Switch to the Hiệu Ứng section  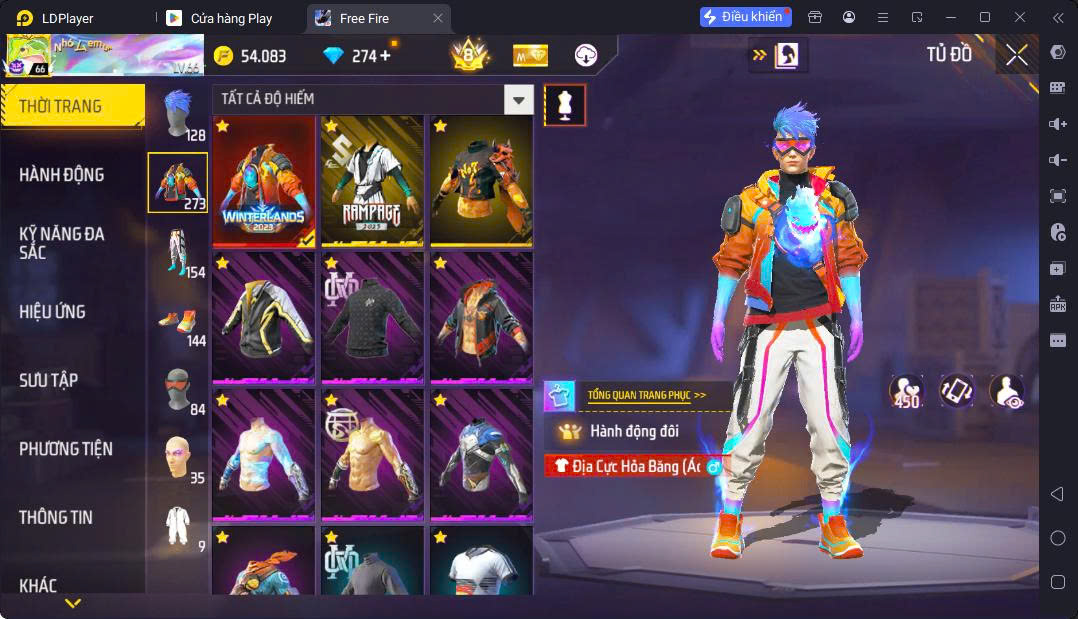point(52,312)
